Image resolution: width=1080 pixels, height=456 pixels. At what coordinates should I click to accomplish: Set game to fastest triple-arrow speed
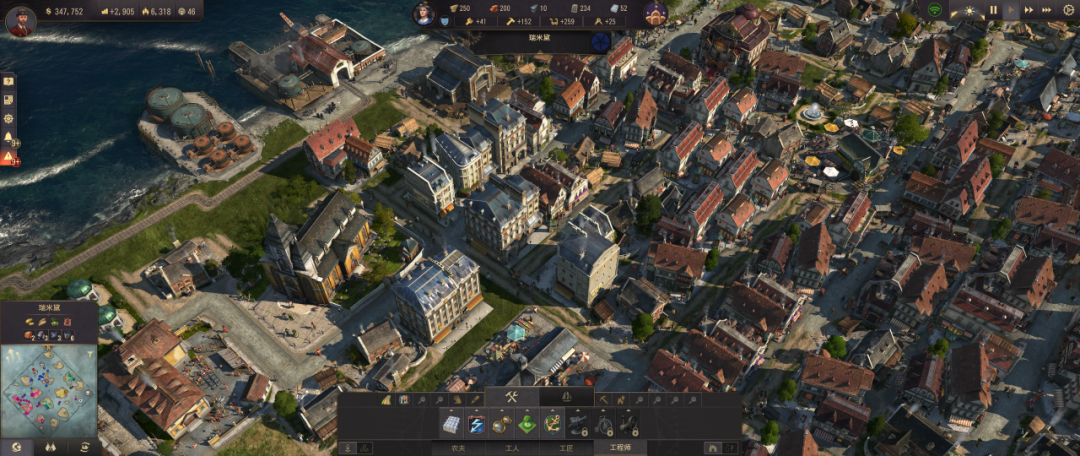click(x=1047, y=10)
